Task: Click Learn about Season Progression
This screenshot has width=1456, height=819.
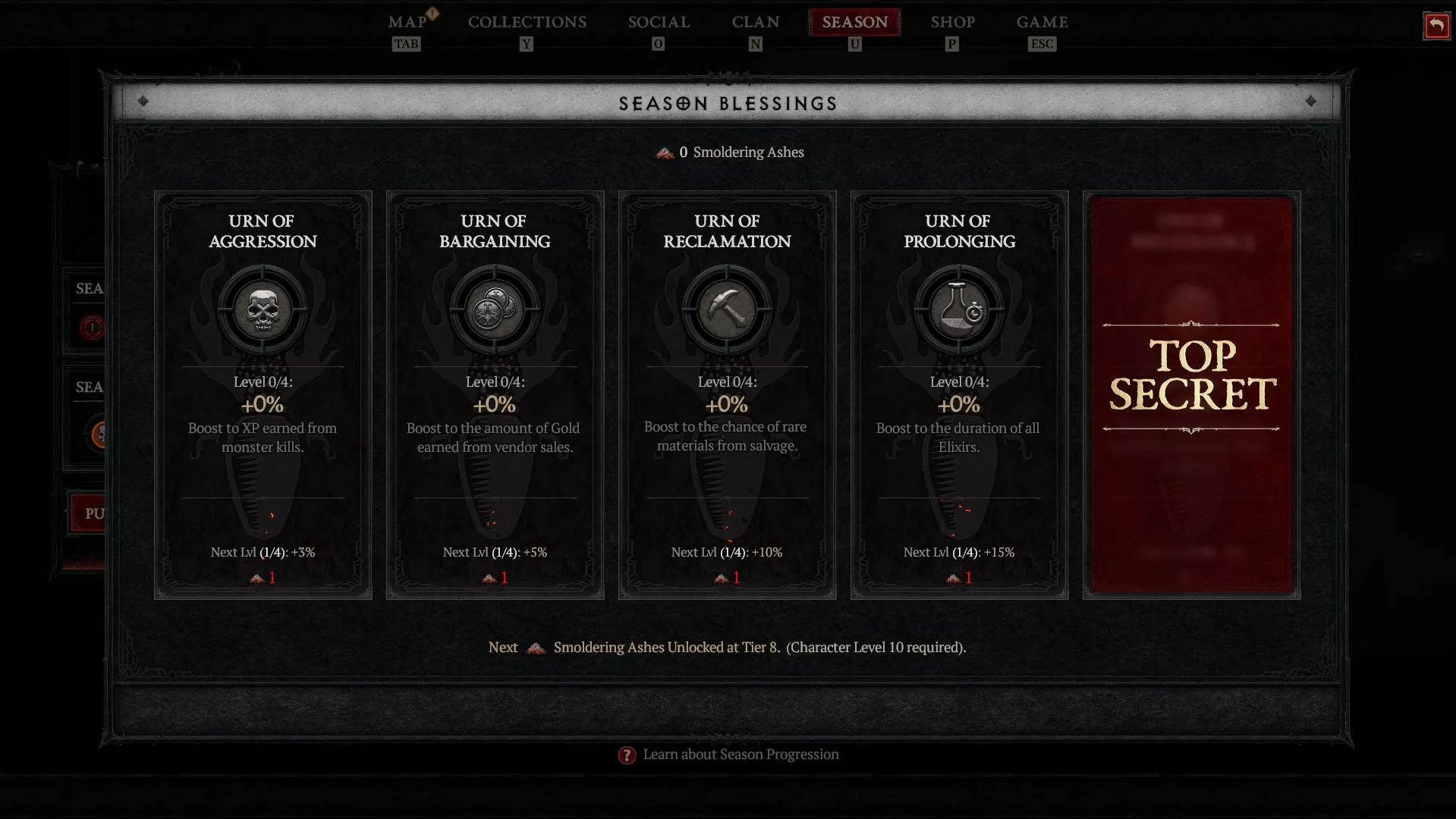Action: point(740,755)
